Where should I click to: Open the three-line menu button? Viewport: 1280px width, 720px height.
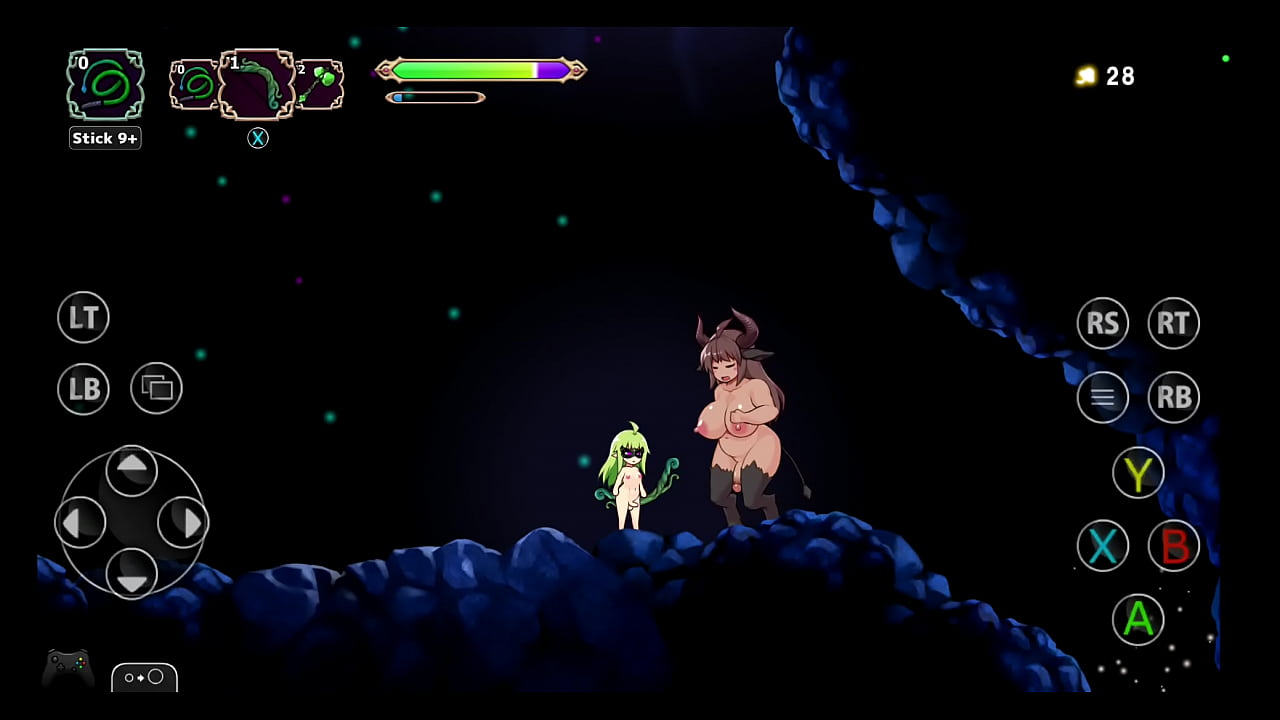1102,397
